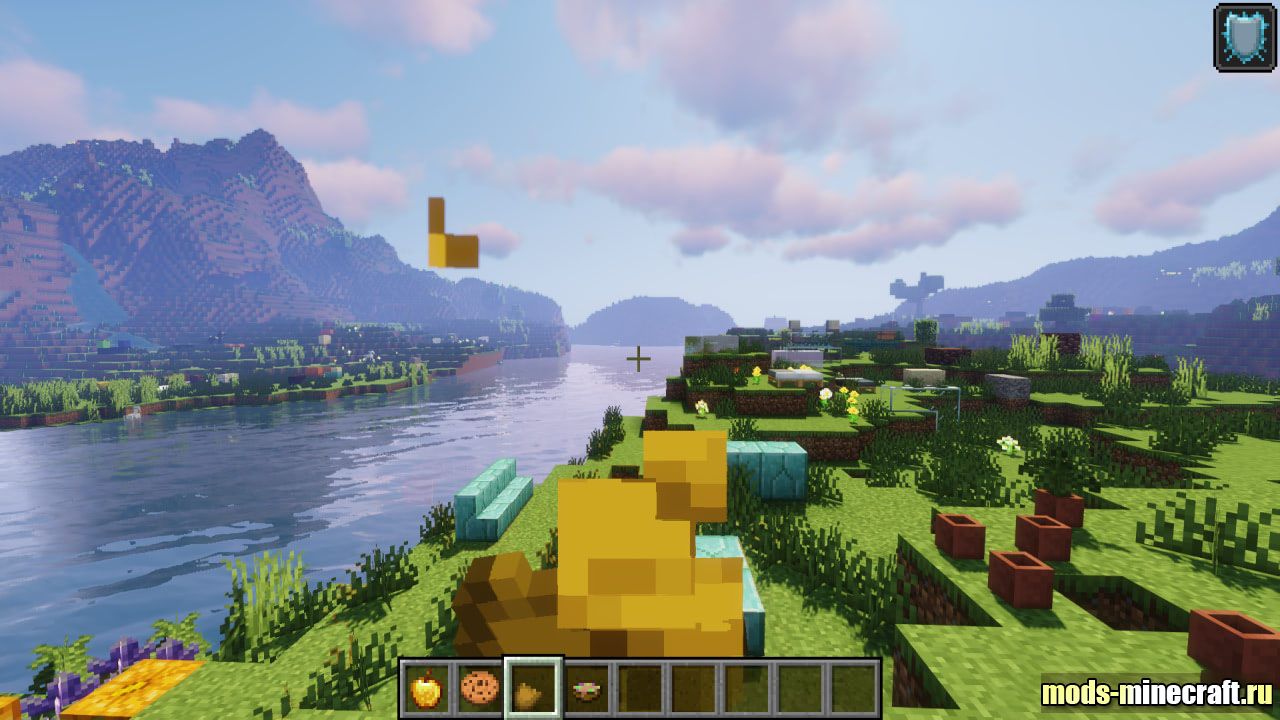Select the golden apple hotbar slot
Image resolution: width=1280 pixels, height=720 pixels.
[426, 688]
